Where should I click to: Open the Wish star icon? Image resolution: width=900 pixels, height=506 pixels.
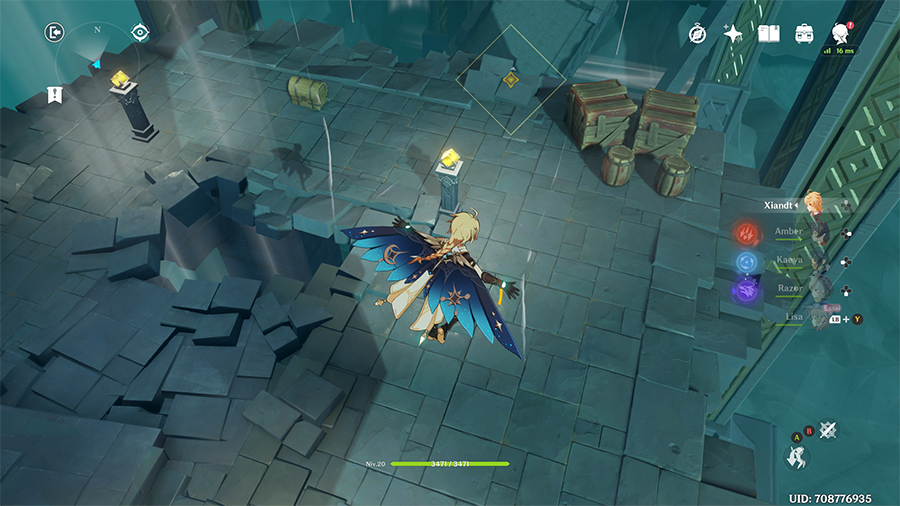733,34
